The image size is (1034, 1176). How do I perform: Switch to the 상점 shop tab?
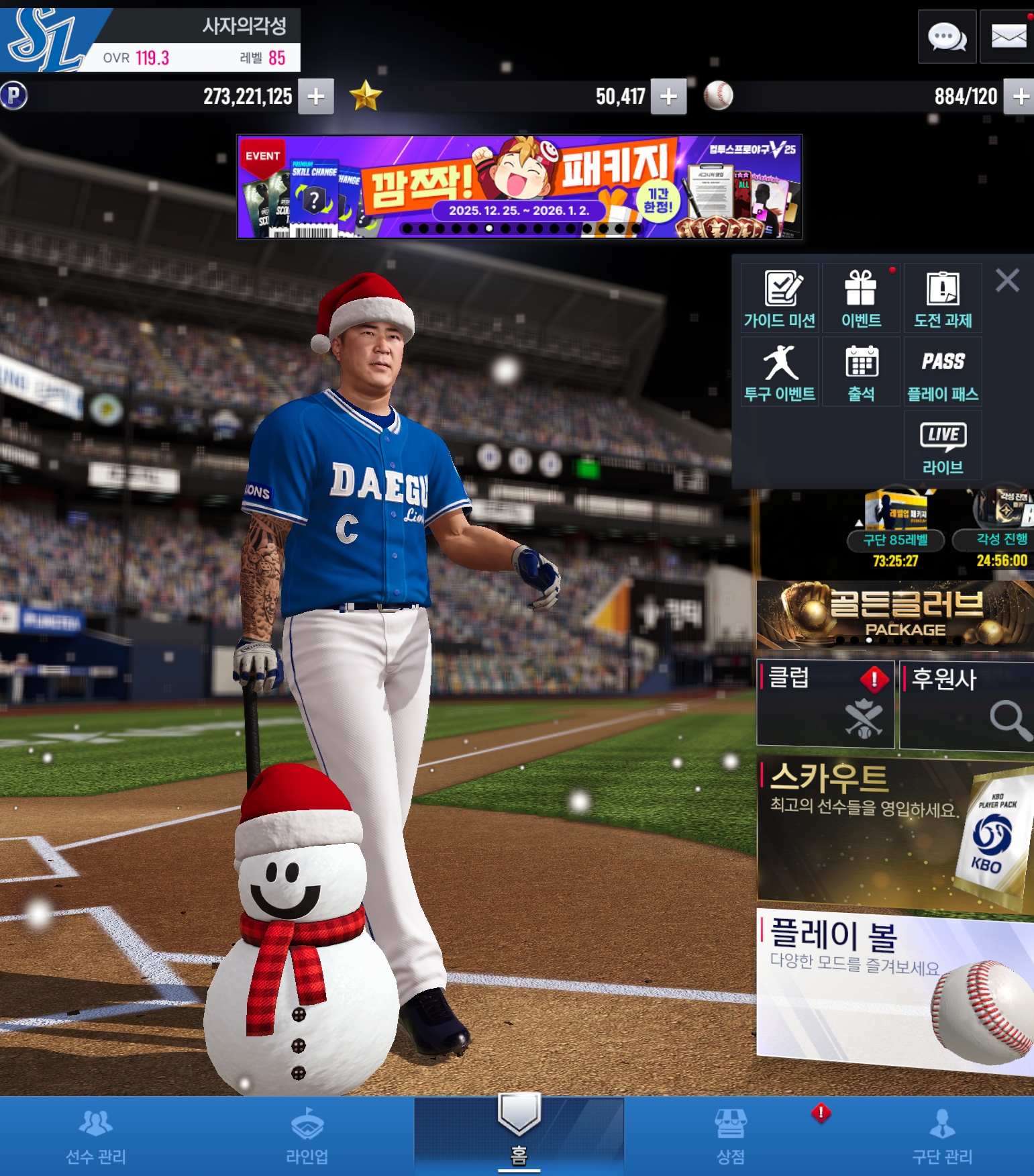[730, 1136]
